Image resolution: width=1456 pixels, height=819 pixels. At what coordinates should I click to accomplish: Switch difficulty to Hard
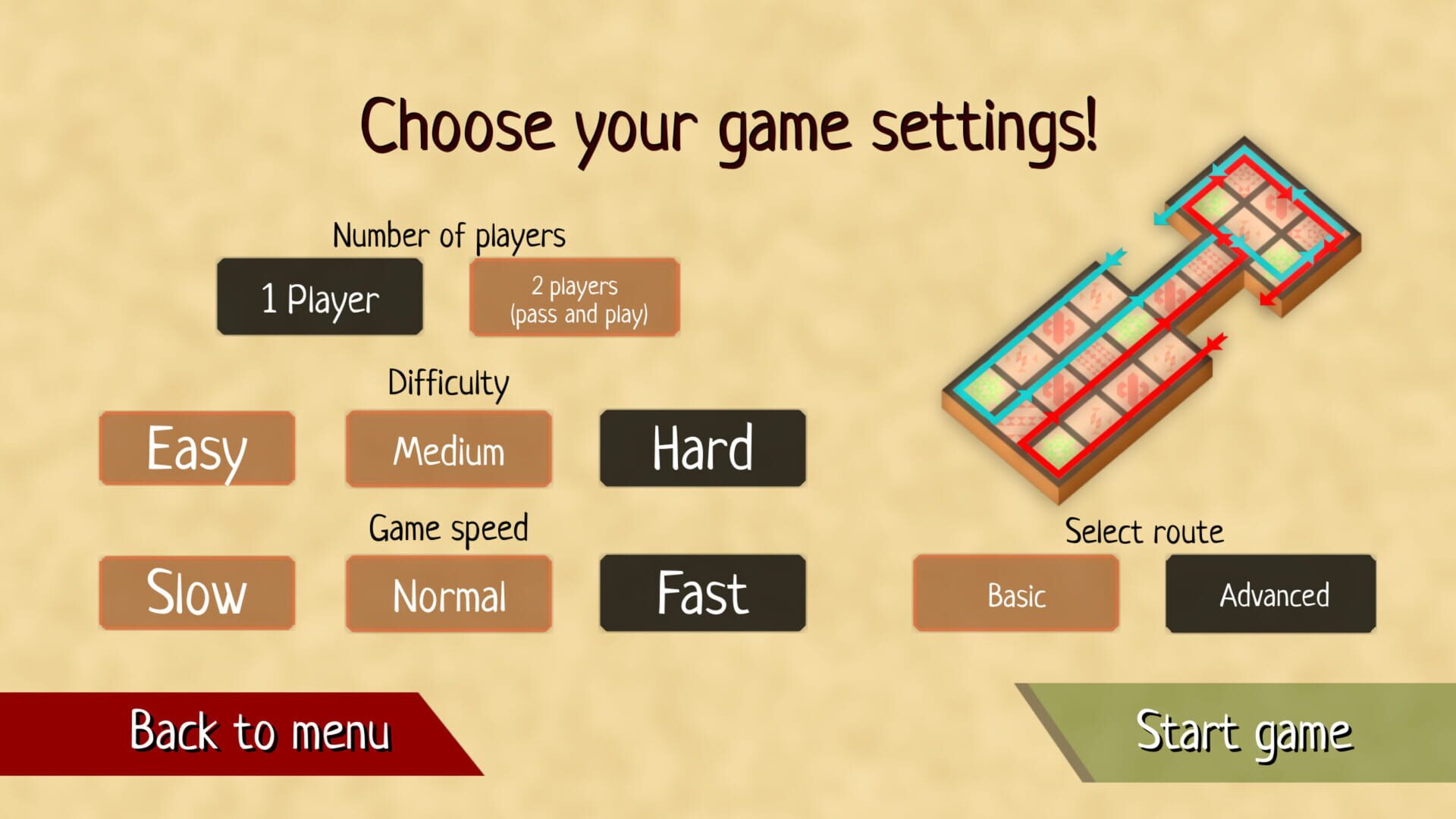[701, 447]
